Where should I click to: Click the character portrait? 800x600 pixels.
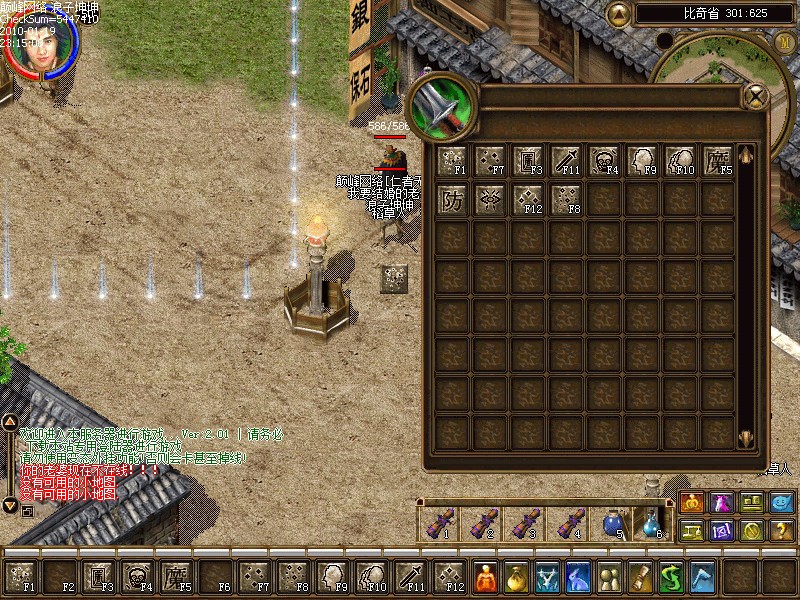(40, 45)
